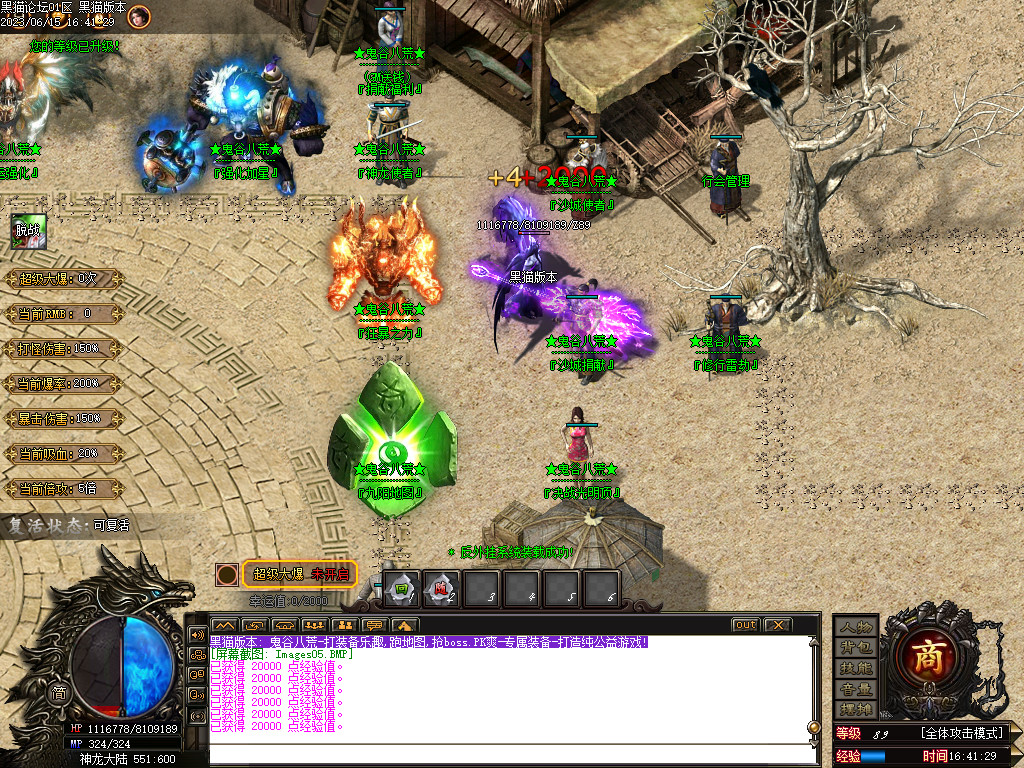This screenshot has width=1024, height=768.
Task: Open the 人物 character panel
Action: tap(856, 627)
